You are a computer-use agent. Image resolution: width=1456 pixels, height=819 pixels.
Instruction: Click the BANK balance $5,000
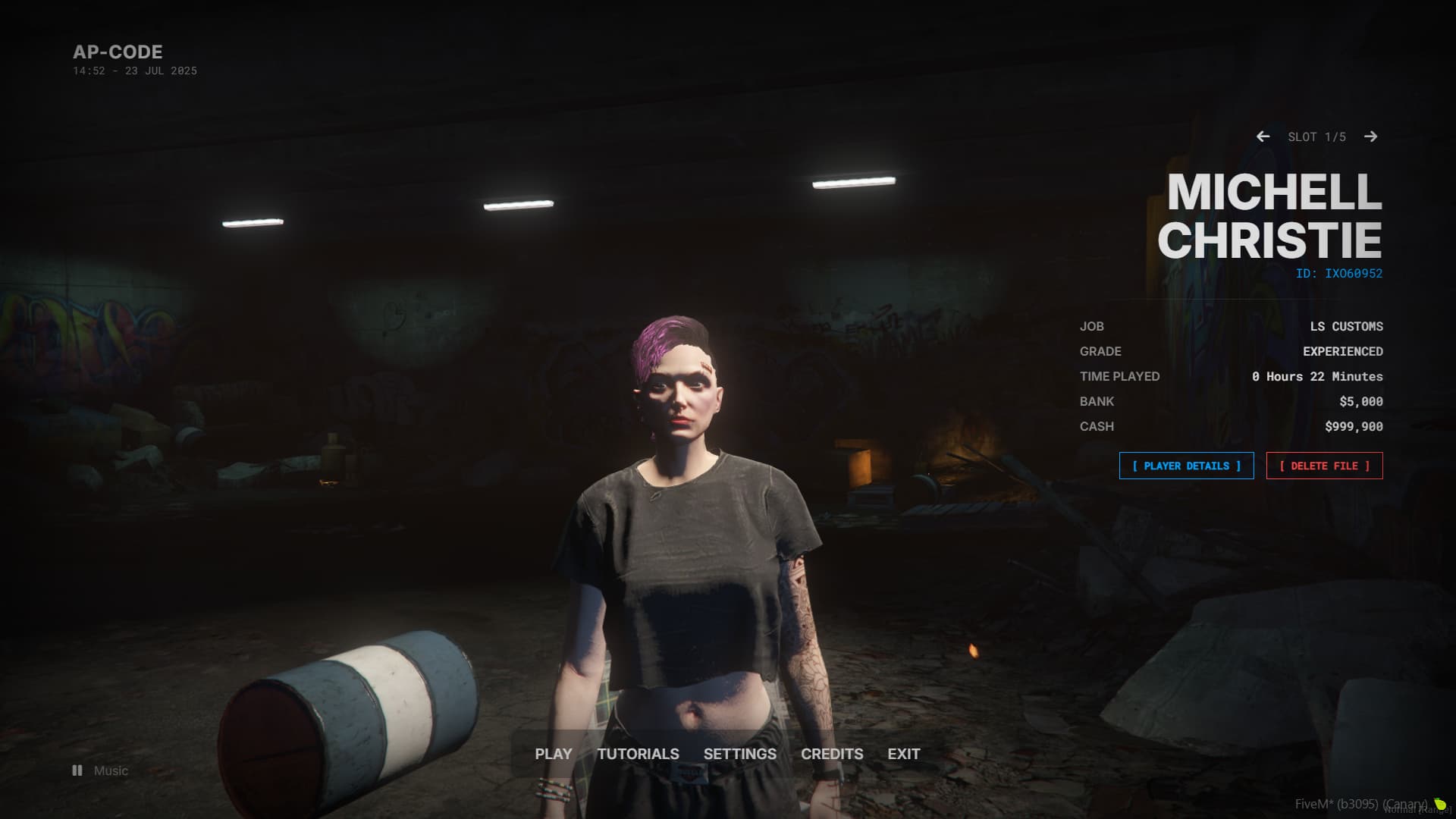coord(1361,401)
